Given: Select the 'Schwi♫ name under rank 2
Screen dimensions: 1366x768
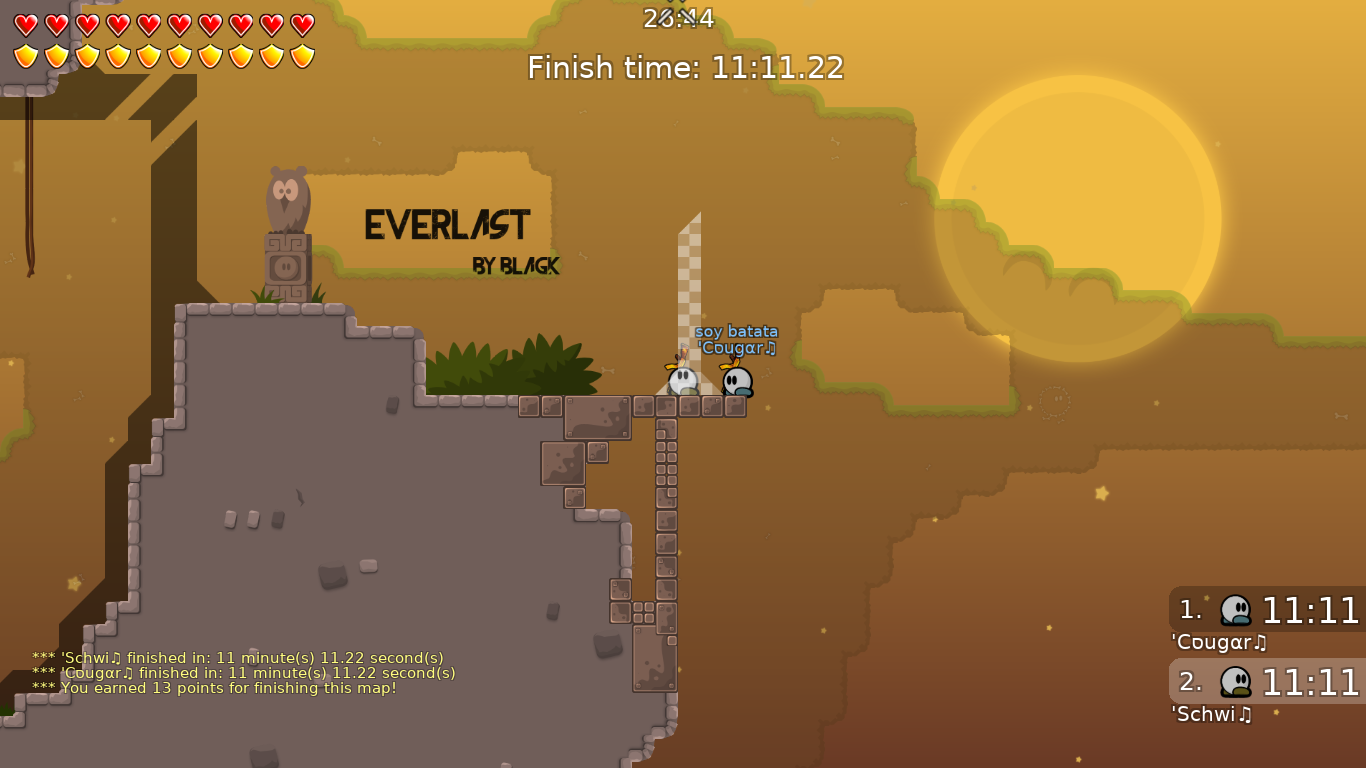Looking at the screenshot, I should pyautogui.click(x=1210, y=715).
